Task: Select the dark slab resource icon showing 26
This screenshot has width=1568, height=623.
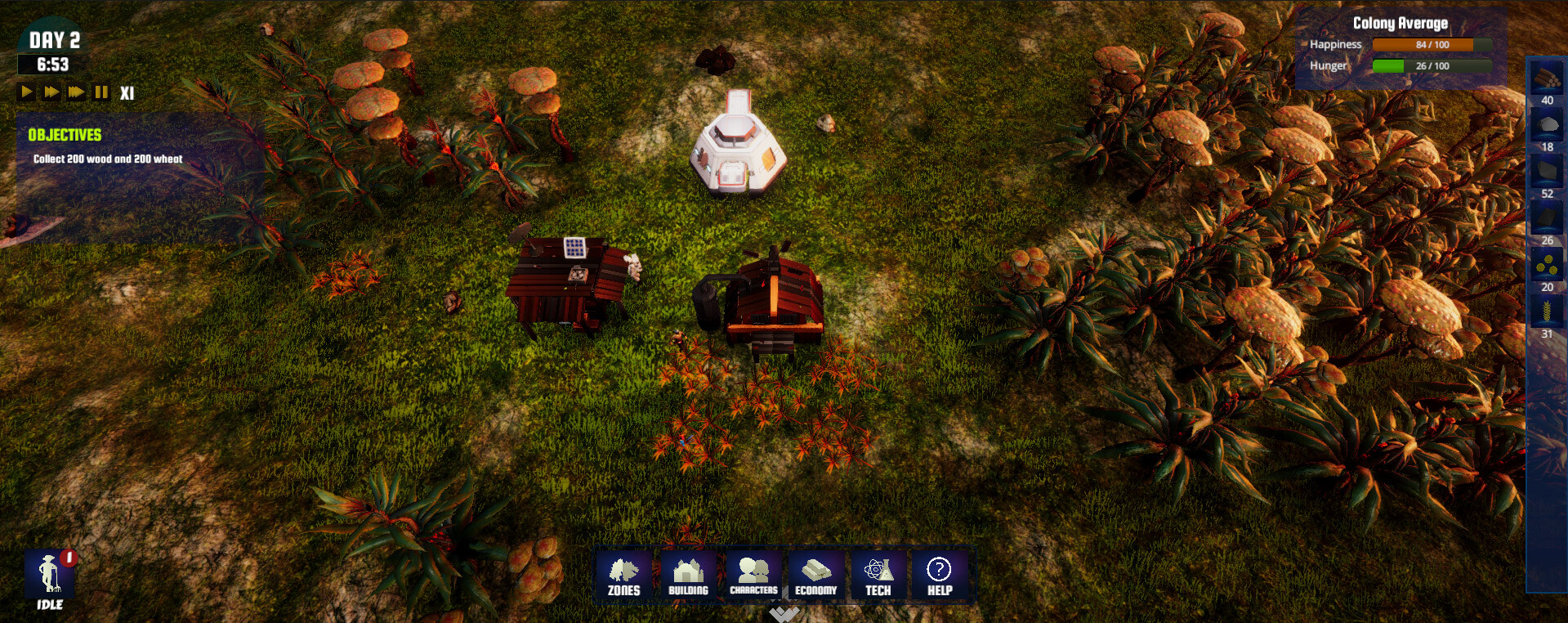Action: pyautogui.click(x=1547, y=217)
